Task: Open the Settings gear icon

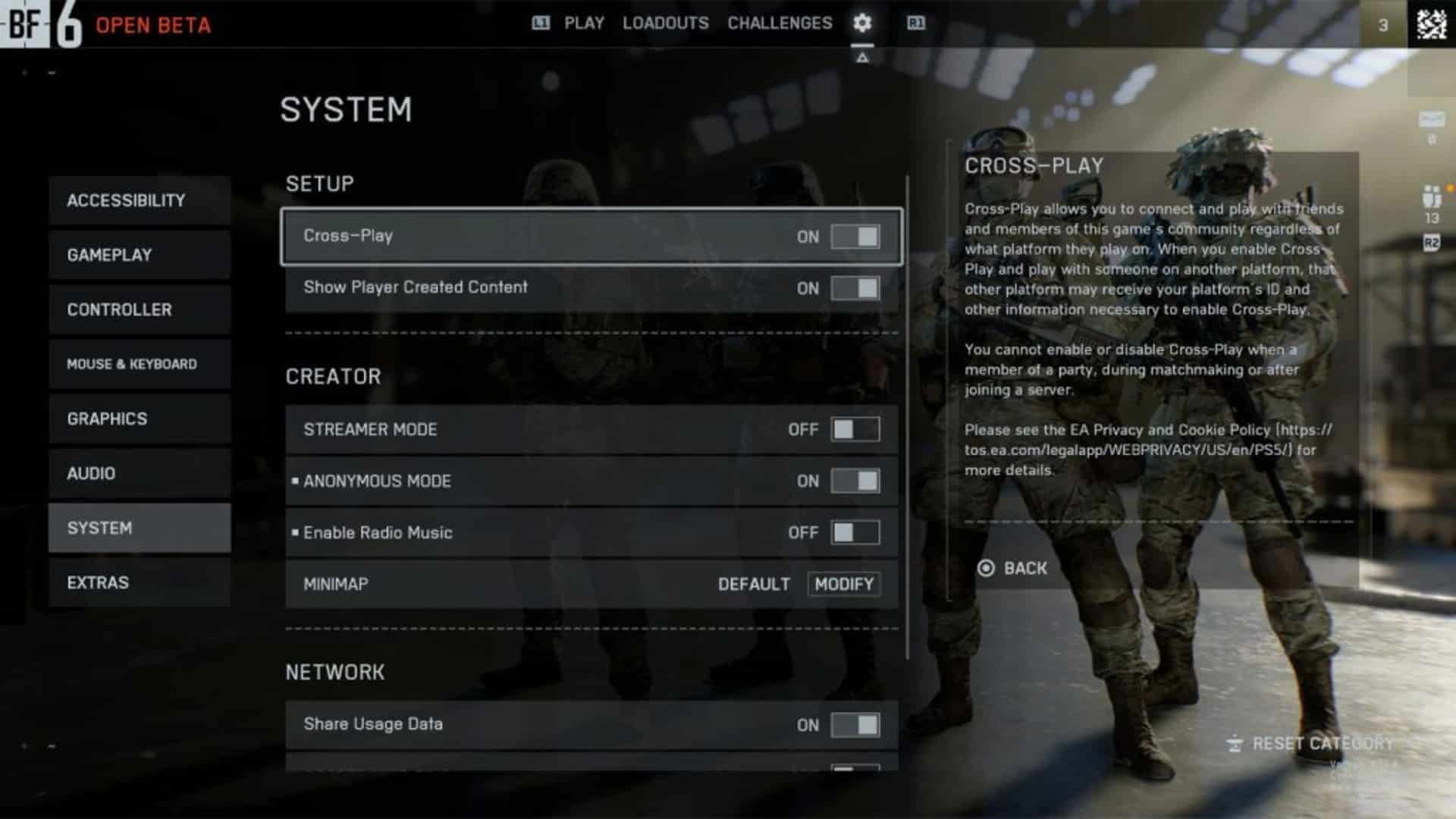Action: coord(861,23)
